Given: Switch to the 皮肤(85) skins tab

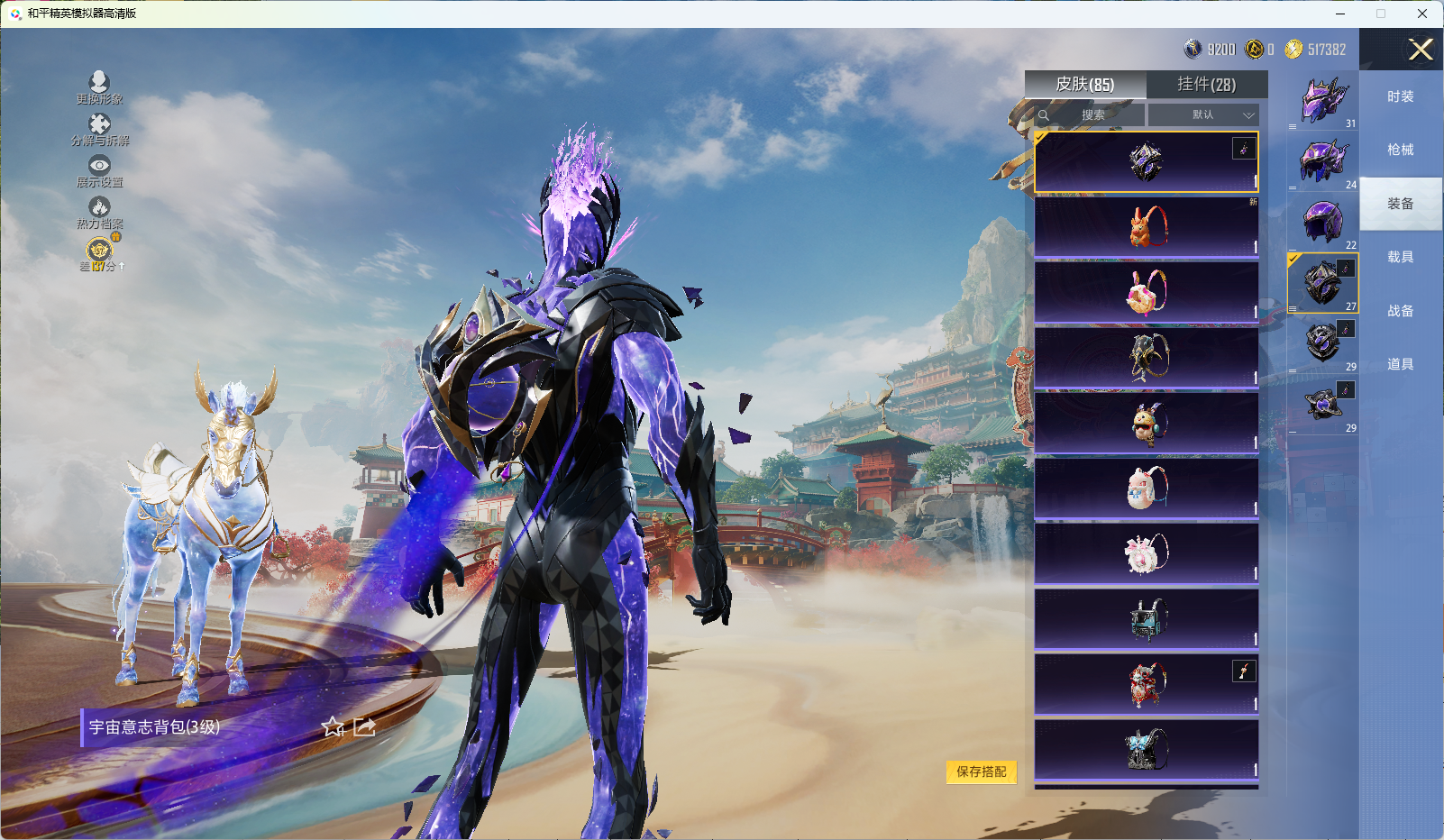Looking at the screenshot, I should tap(1085, 85).
